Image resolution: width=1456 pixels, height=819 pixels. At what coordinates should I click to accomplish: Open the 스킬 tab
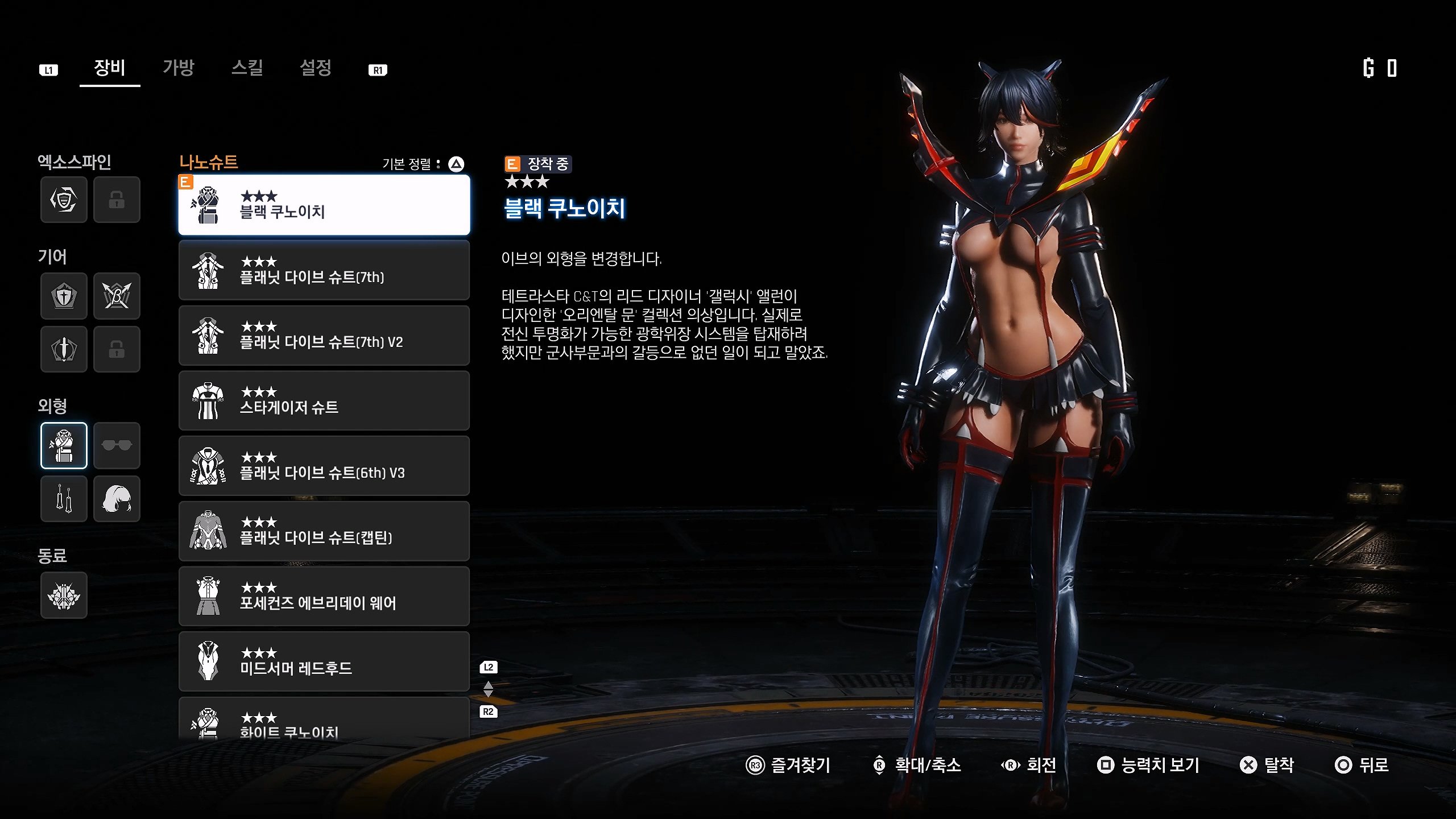247,68
